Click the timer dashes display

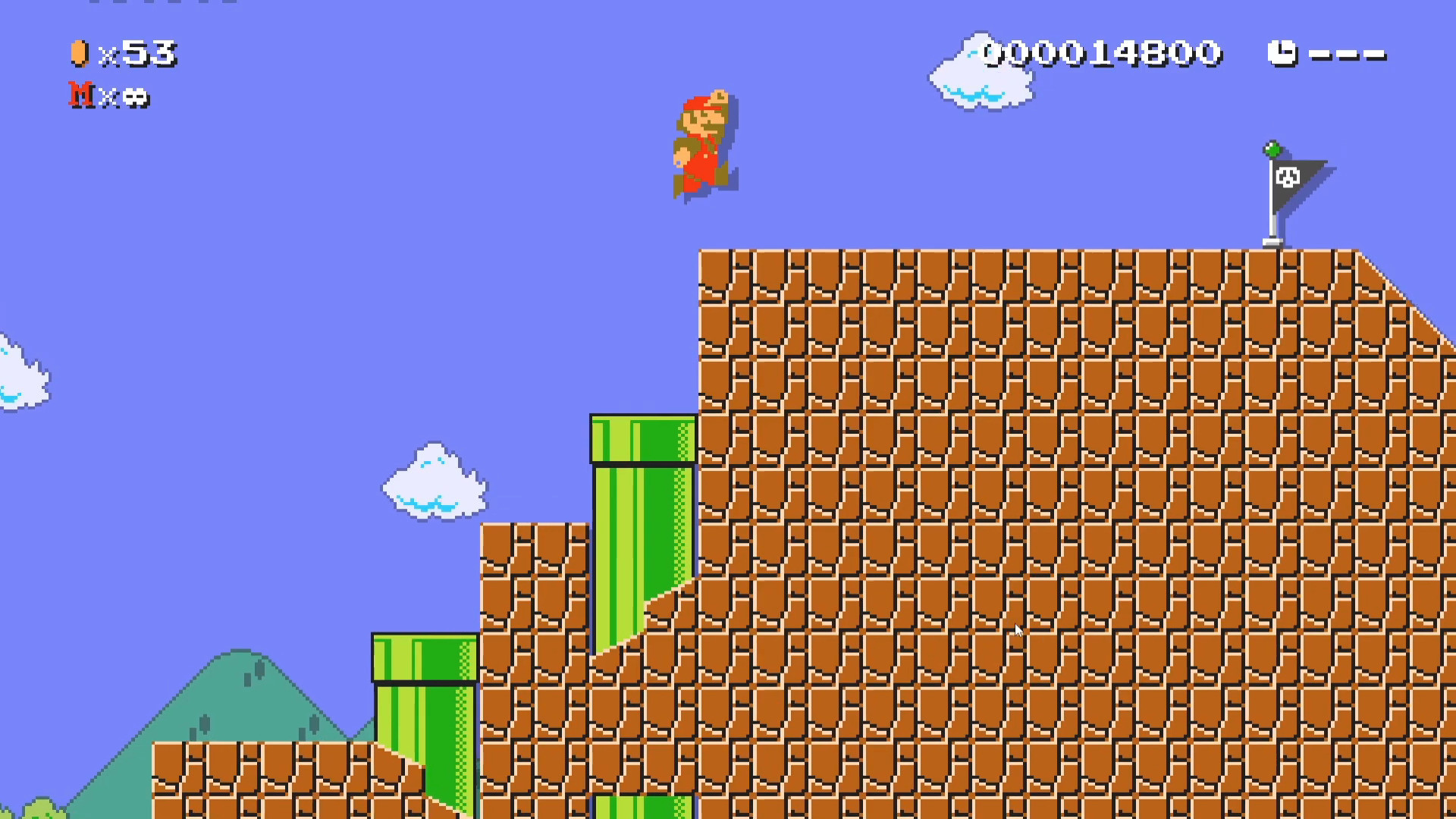[x=1348, y=53]
